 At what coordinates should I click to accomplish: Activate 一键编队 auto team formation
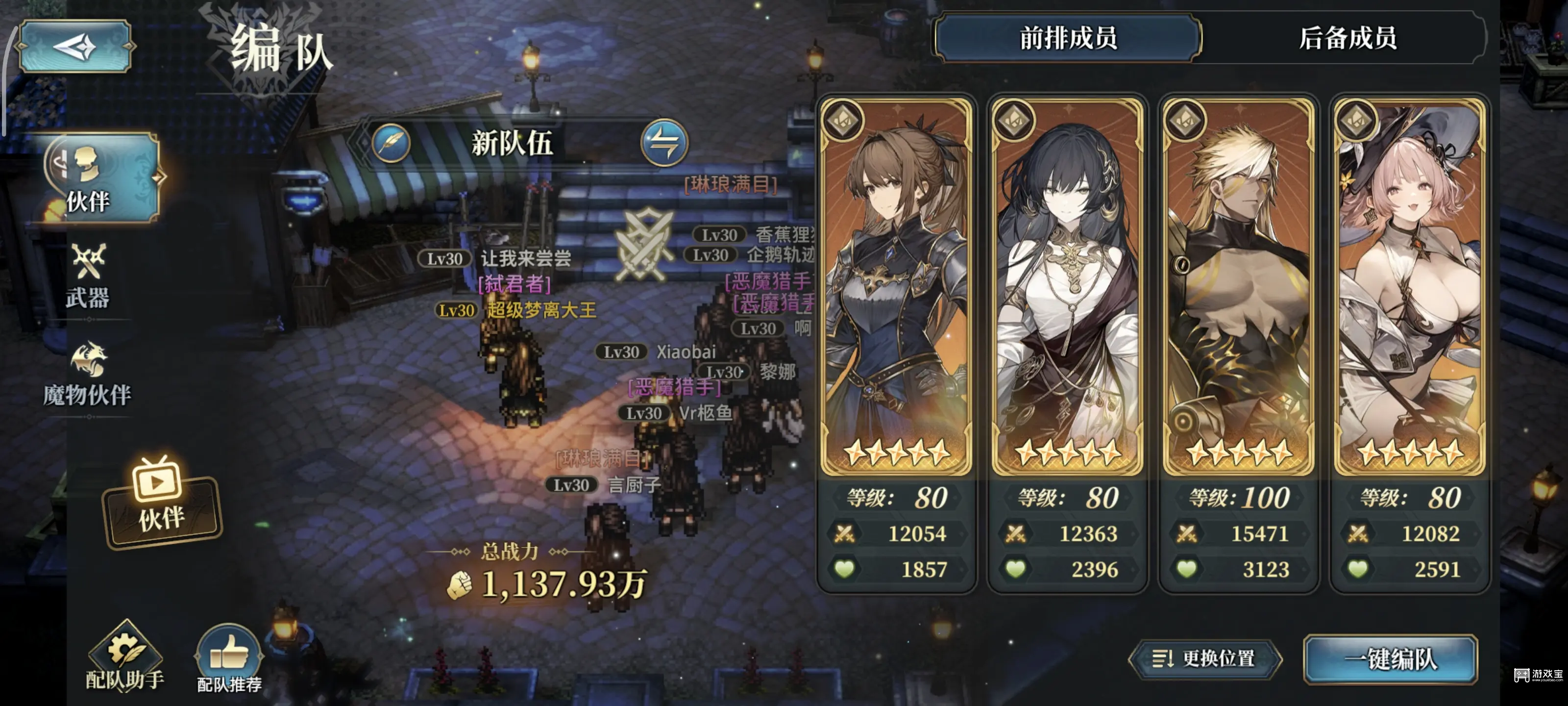tap(1390, 659)
